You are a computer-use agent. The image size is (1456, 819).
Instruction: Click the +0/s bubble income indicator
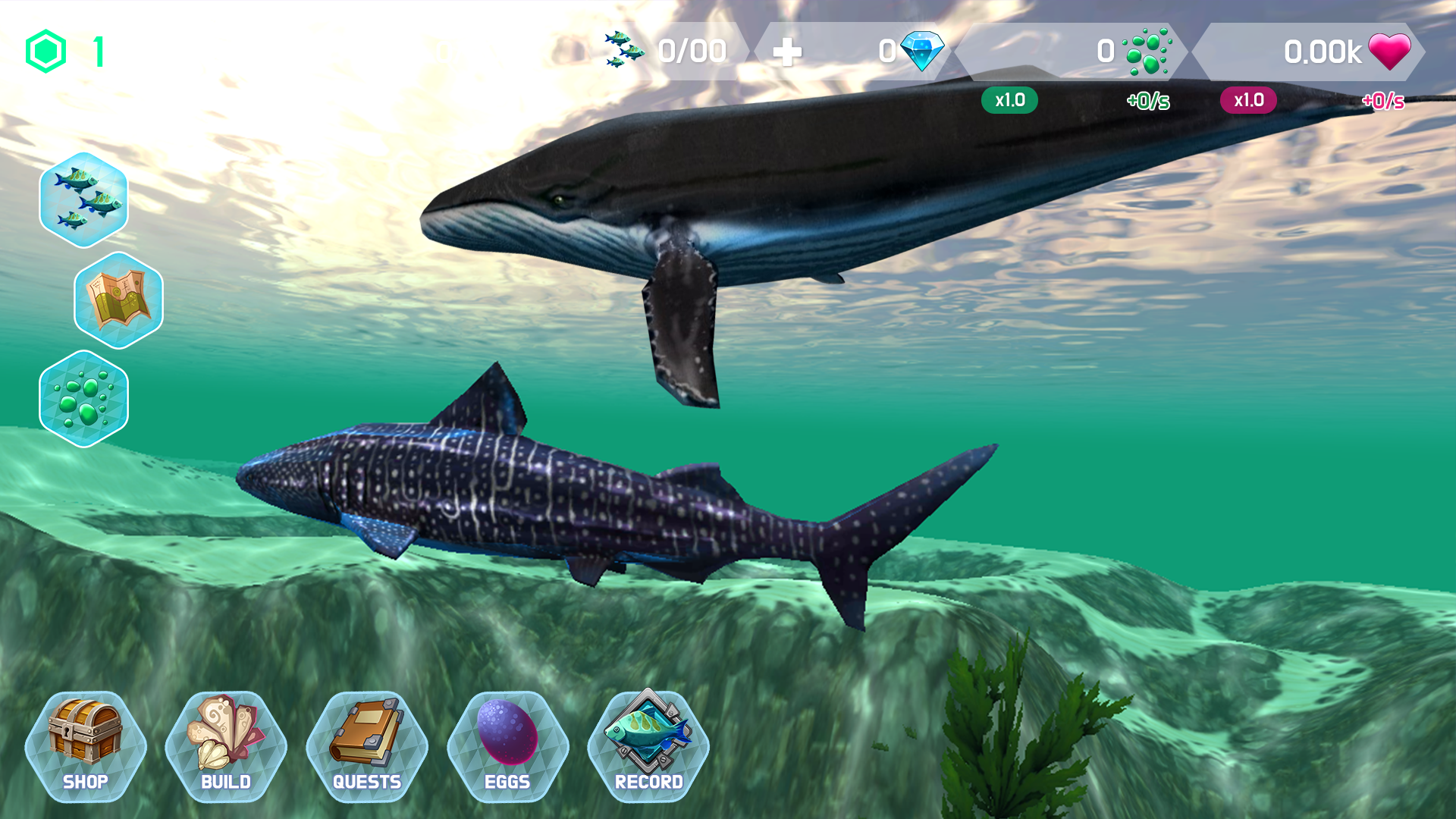tap(1147, 99)
